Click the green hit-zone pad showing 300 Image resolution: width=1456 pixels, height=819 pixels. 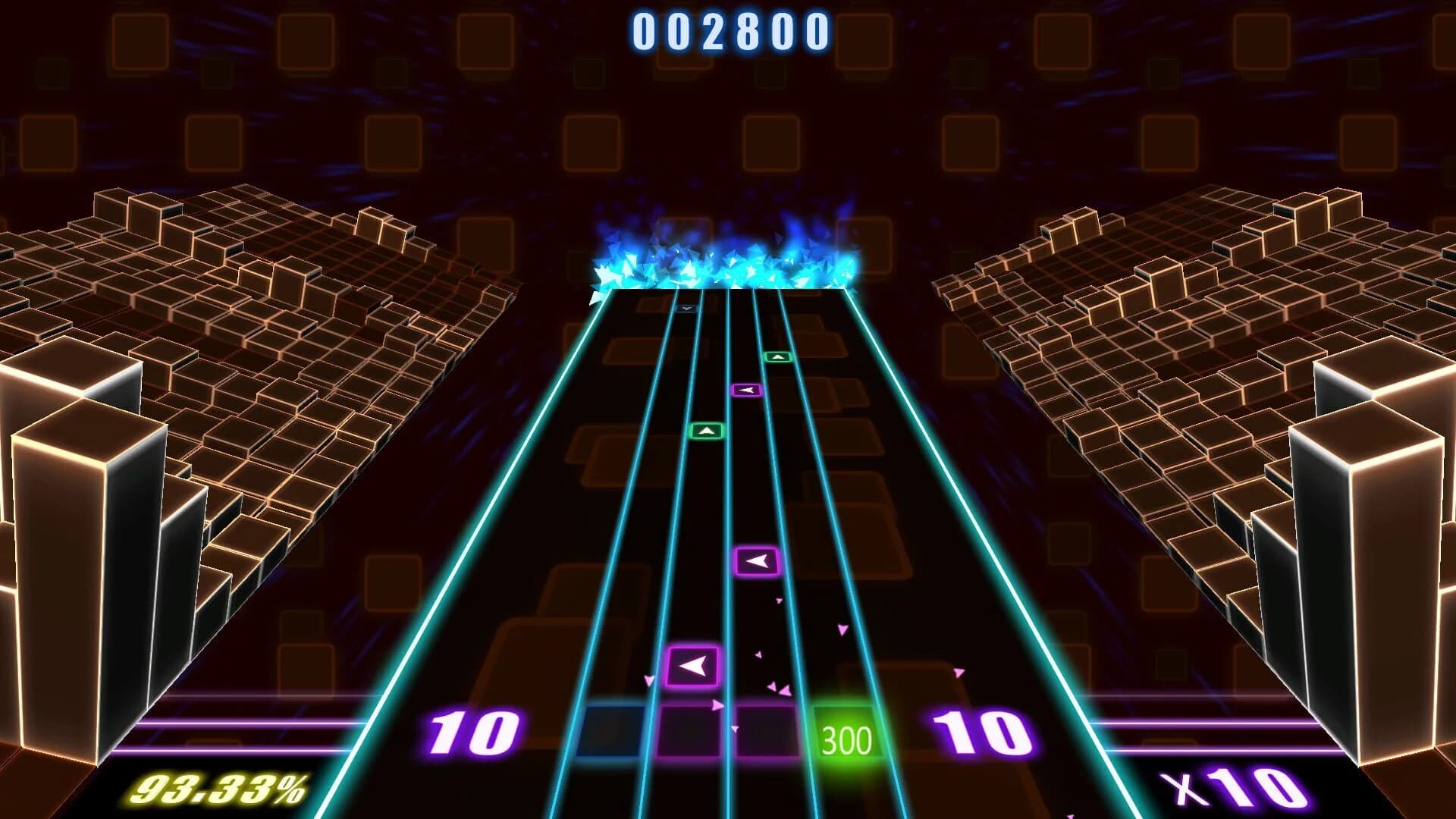[849, 734]
